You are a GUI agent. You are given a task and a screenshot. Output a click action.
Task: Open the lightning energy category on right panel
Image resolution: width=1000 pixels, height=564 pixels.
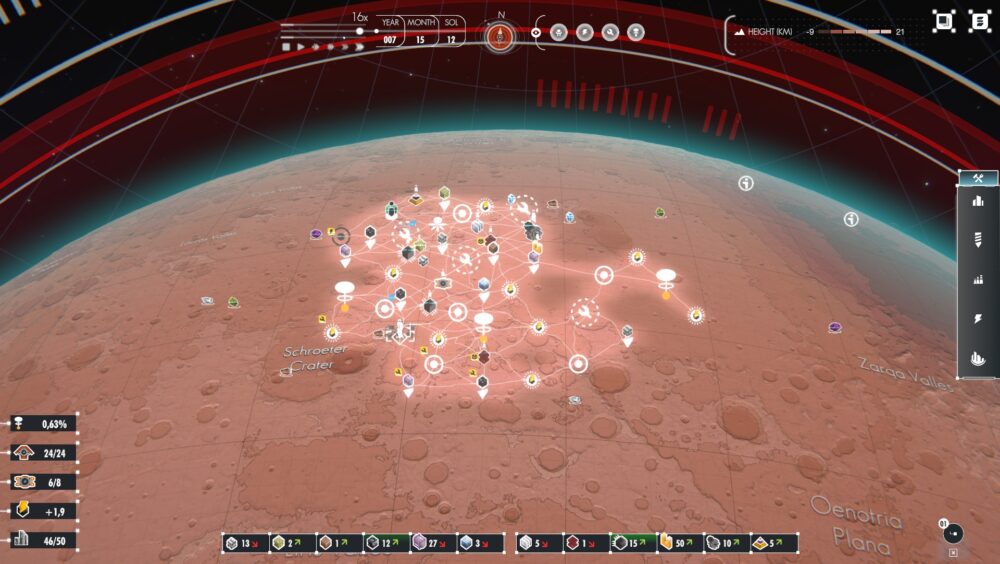[x=978, y=319]
